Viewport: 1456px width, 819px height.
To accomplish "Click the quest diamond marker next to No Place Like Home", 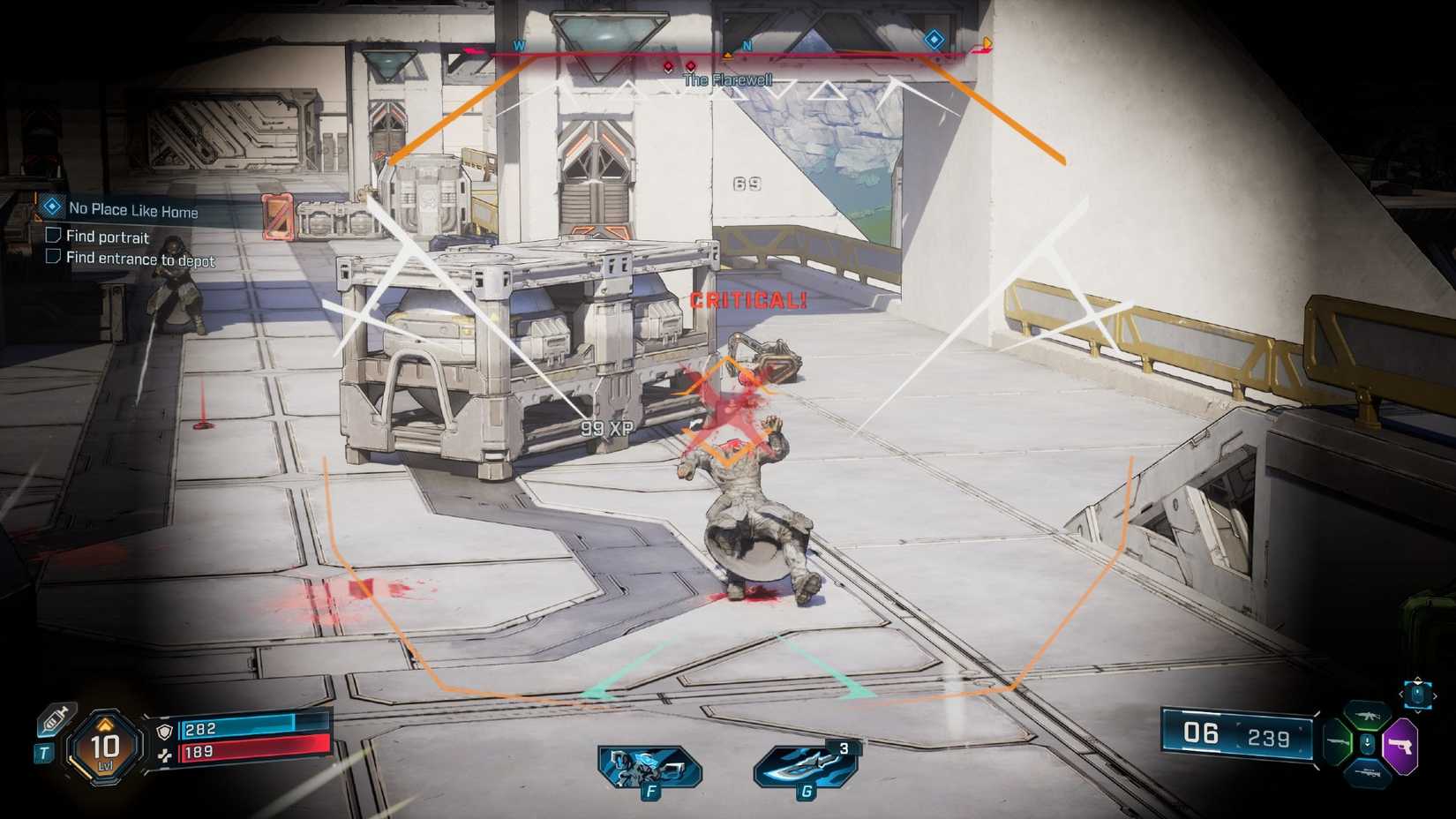I will [53, 209].
